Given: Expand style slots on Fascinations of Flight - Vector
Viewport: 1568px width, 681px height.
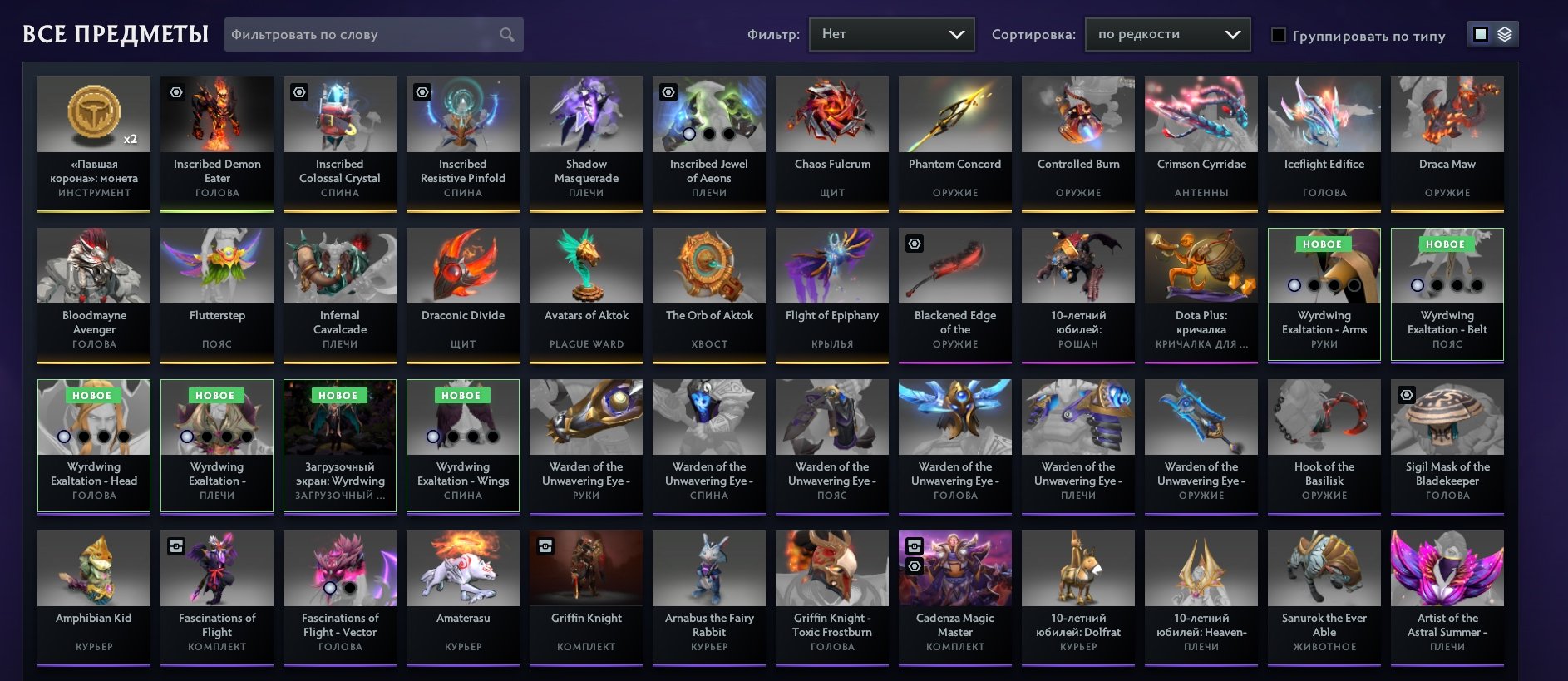Looking at the screenshot, I should (x=330, y=587).
